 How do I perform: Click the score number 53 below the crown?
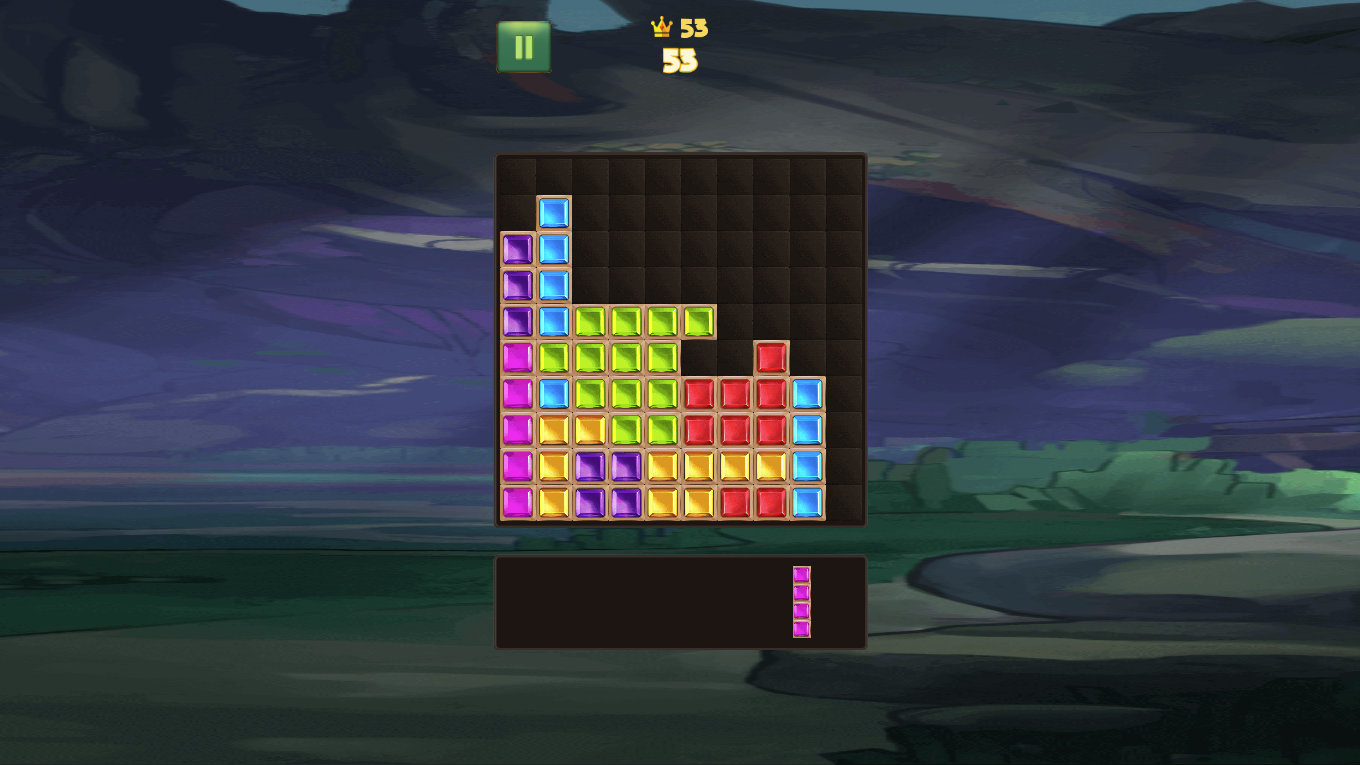681,62
